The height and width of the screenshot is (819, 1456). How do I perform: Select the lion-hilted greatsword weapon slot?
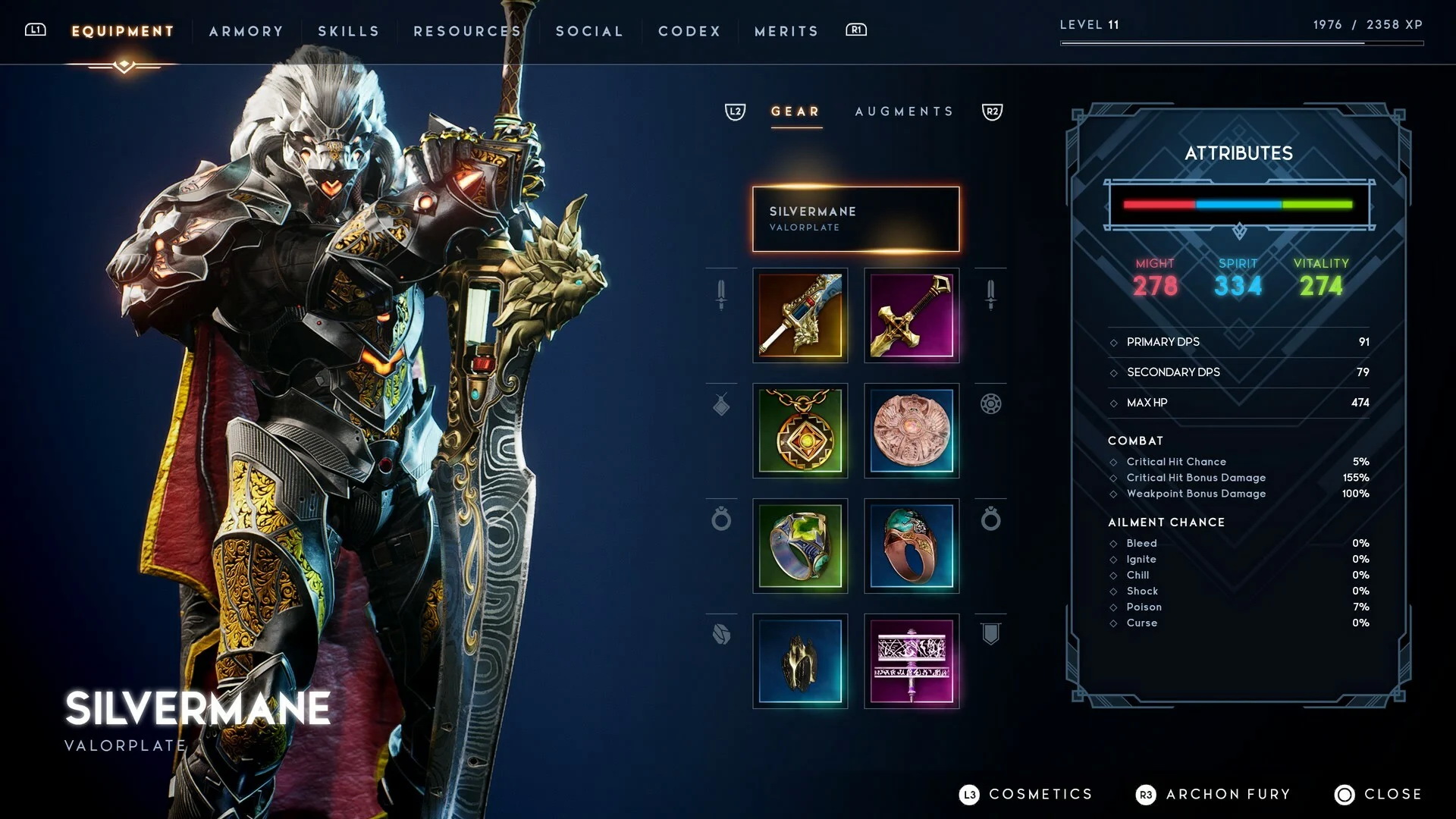(x=800, y=315)
